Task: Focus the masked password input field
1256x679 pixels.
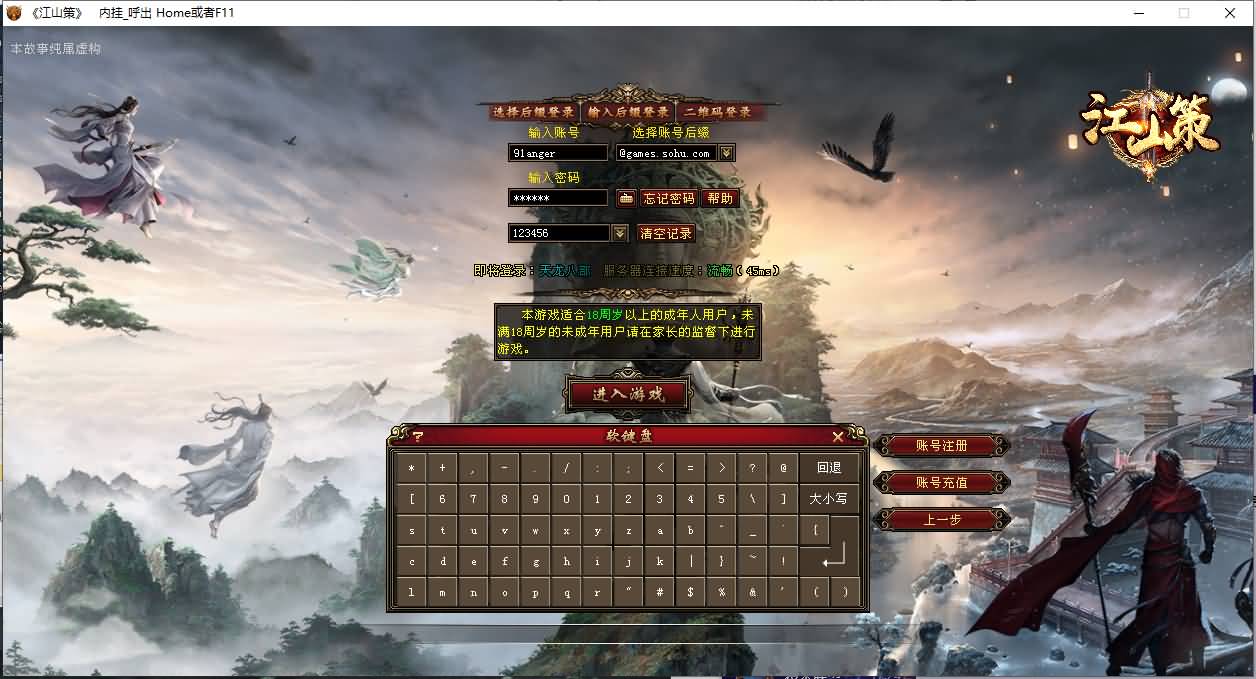Action: (557, 198)
